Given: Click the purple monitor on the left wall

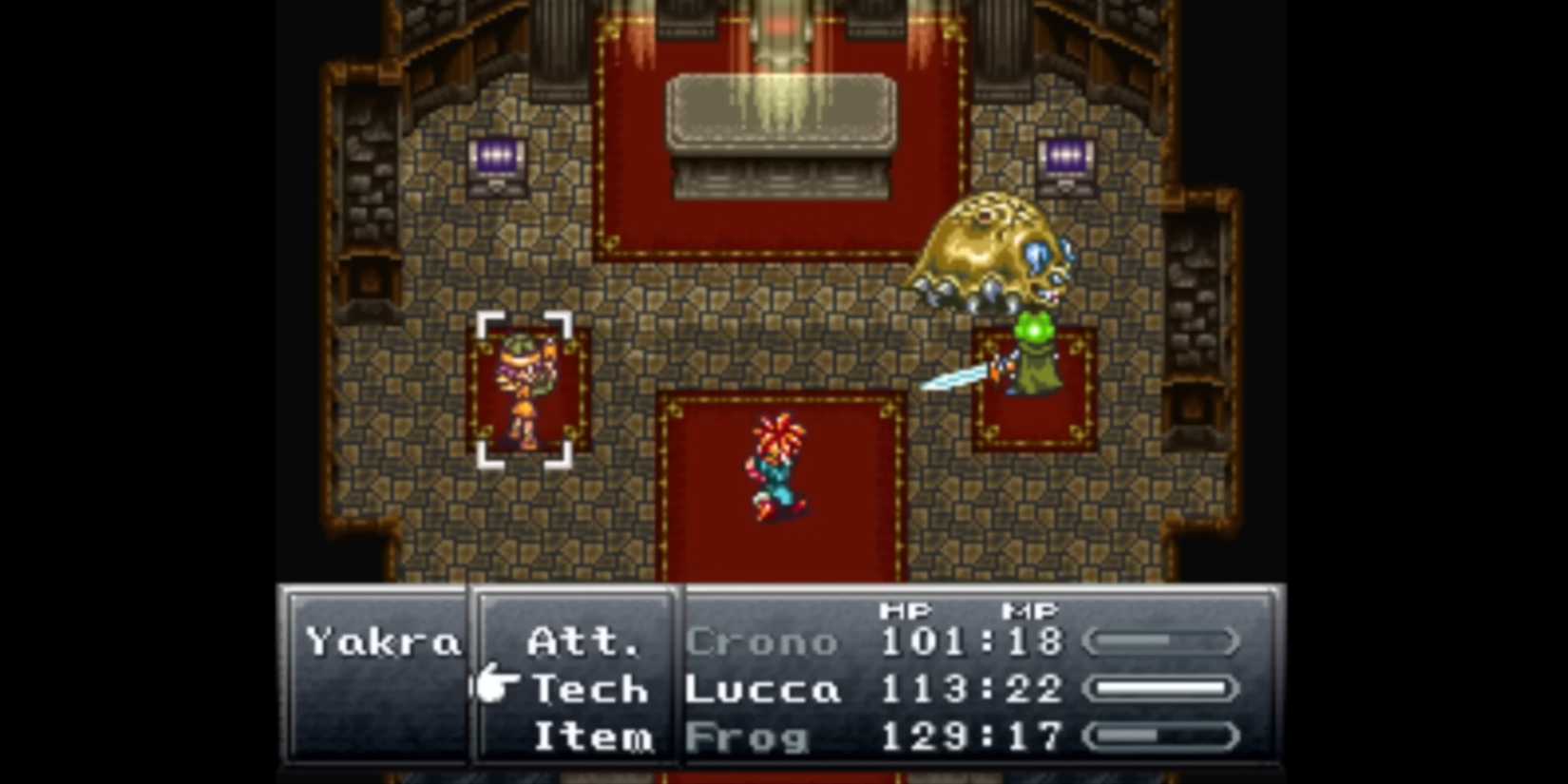Looking at the screenshot, I should click(x=496, y=157).
